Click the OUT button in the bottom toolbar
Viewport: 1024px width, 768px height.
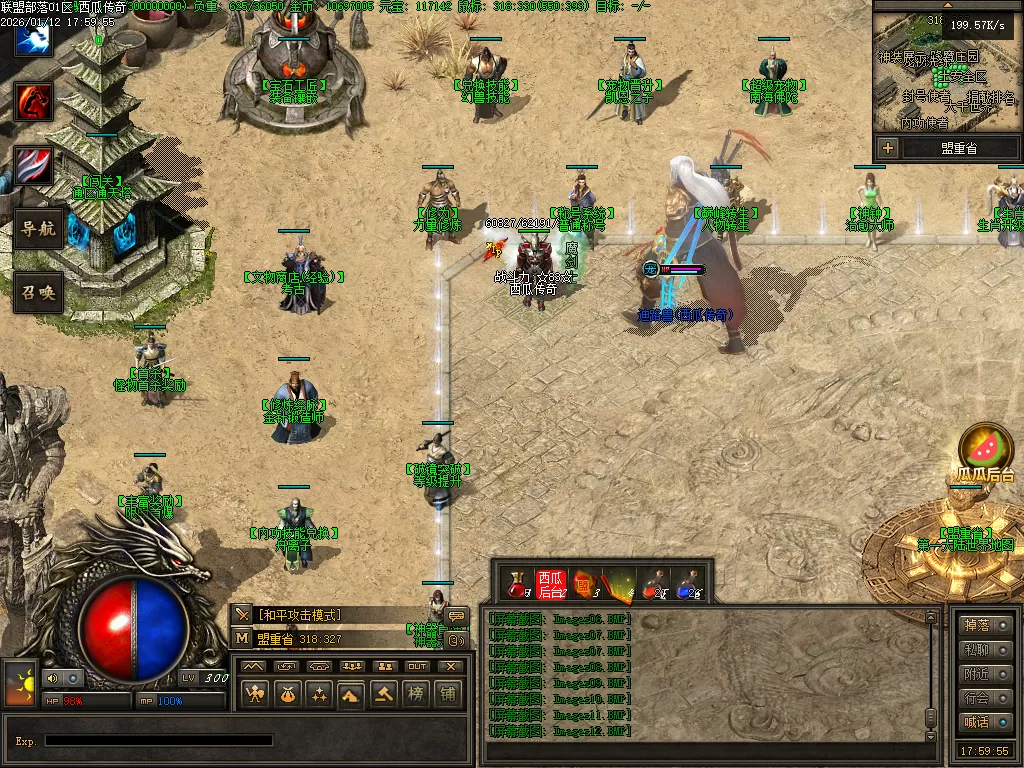417,666
